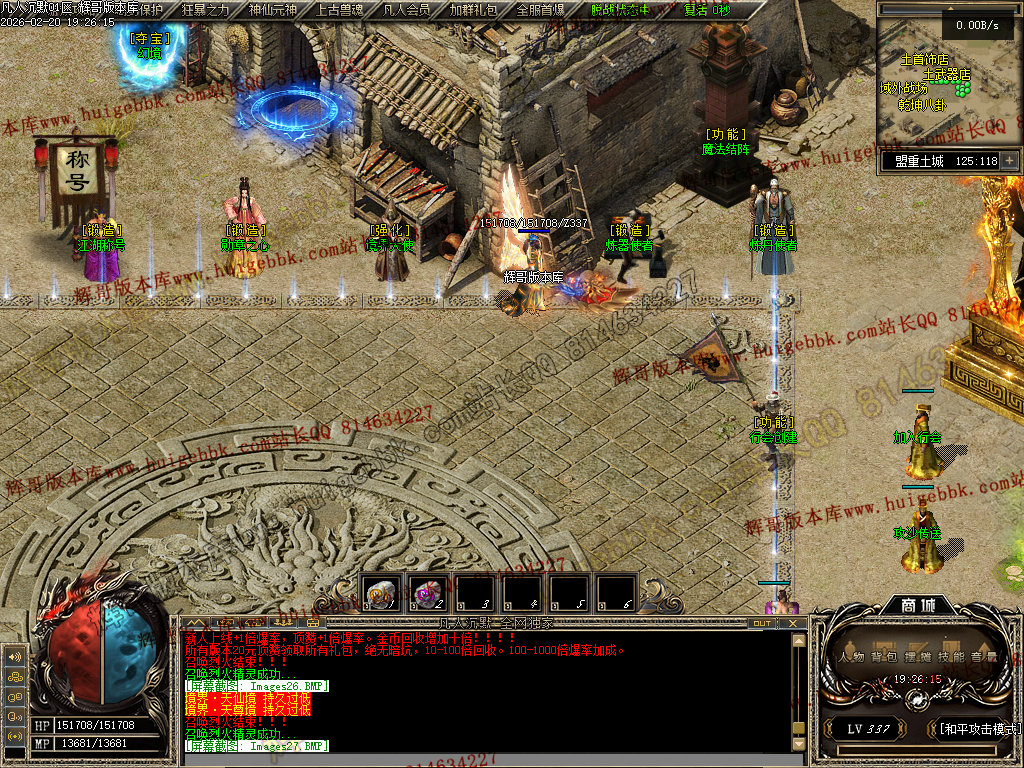Use the item in hotbar slot 2
1024x768 pixels.
pyautogui.click(x=428, y=593)
